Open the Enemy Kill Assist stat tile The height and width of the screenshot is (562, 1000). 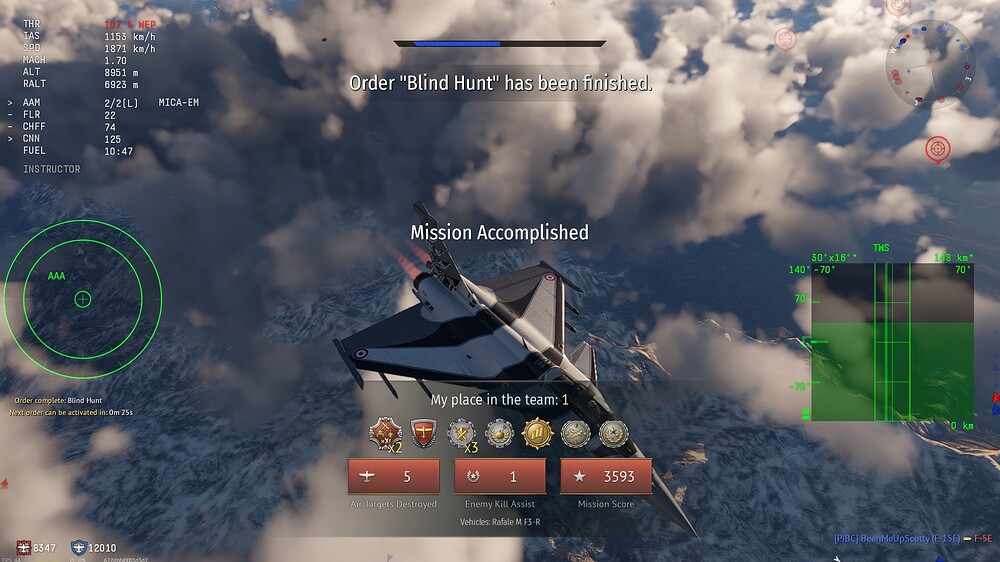(x=500, y=477)
